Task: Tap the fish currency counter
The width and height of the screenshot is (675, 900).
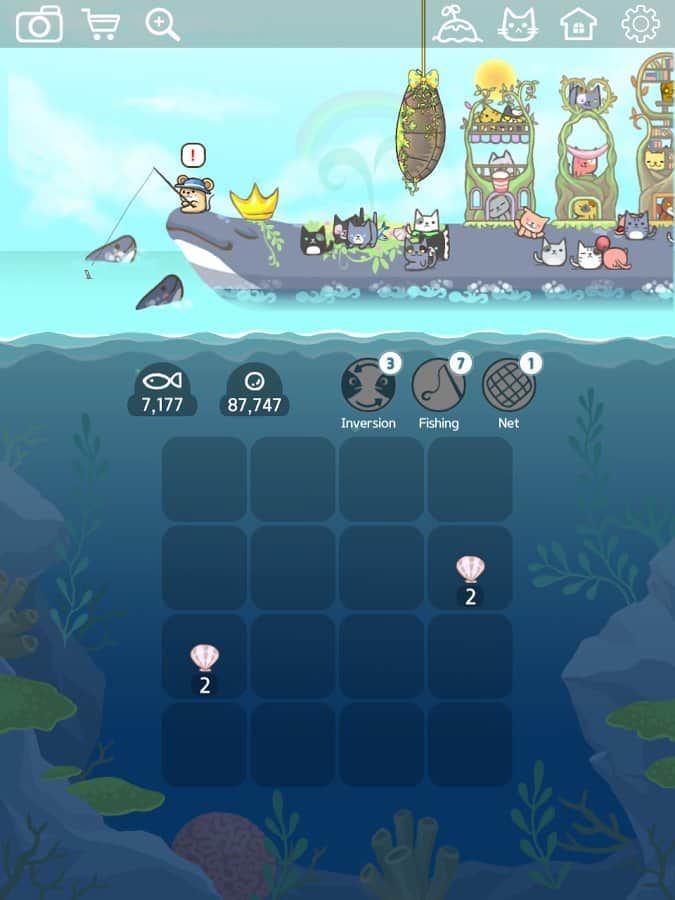Action: 162,391
